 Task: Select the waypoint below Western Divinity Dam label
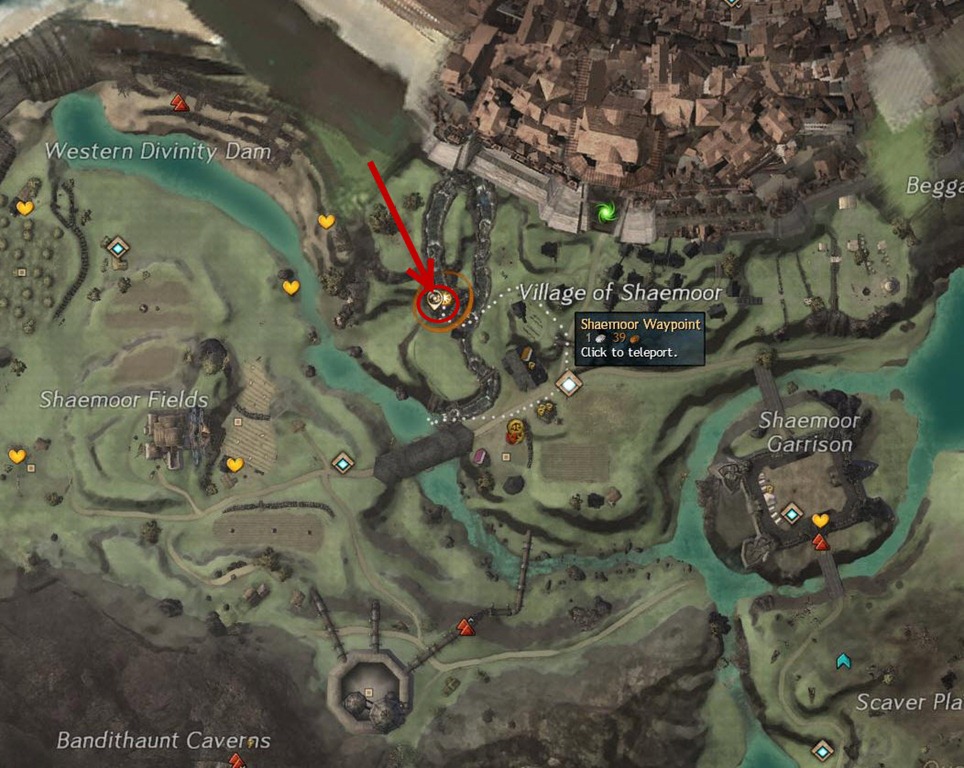pos(119,246)
